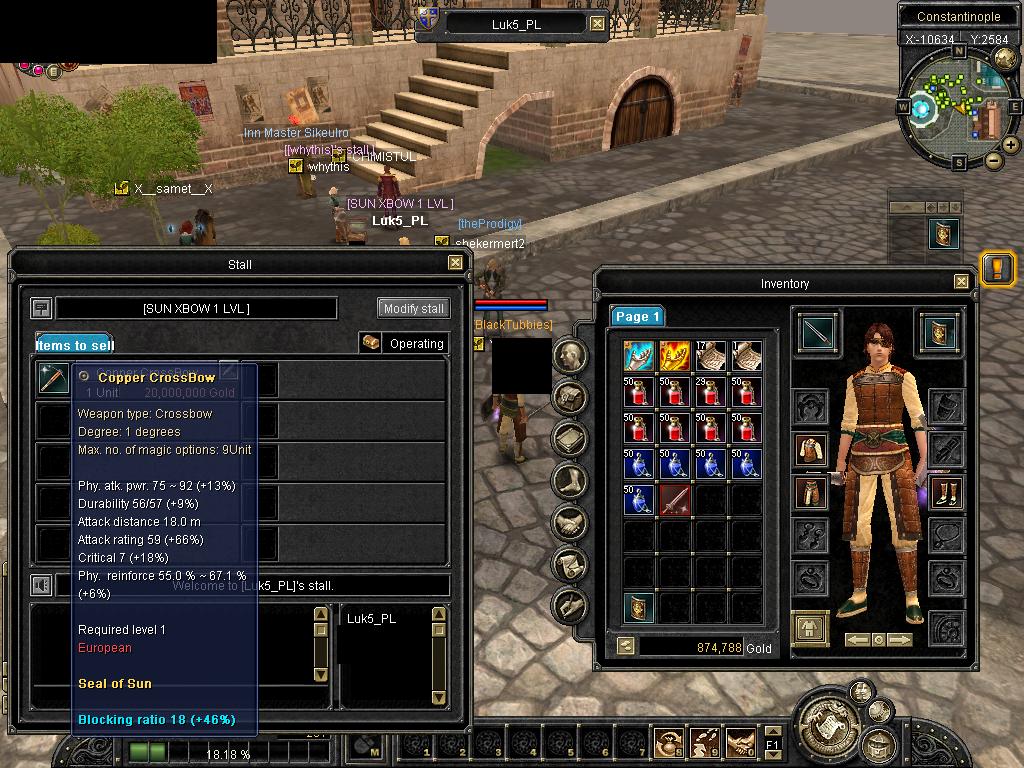Click the Modify stall button

click(413, 308)
